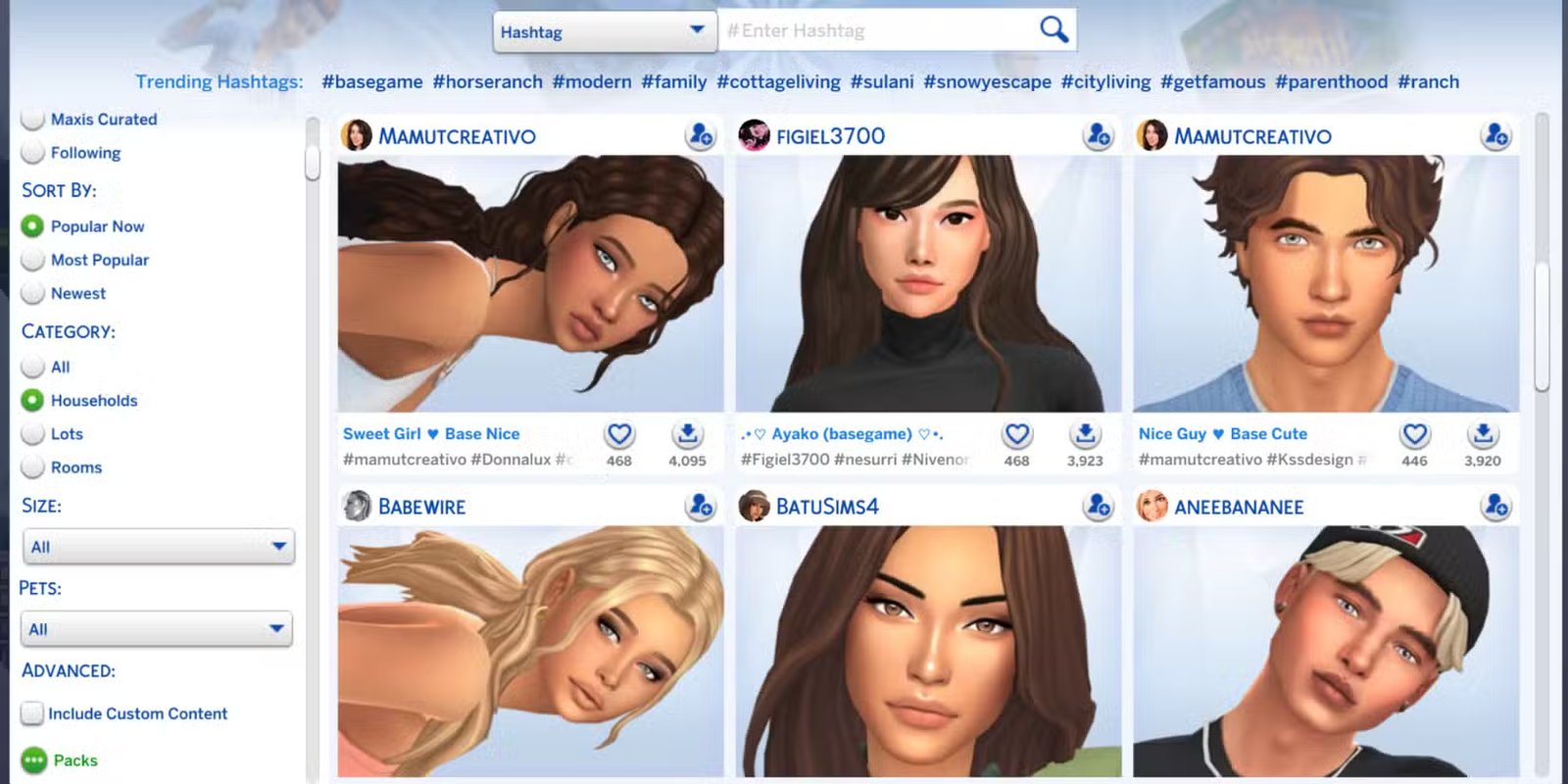Follow creator AneeBananee
Viewport: 1568px width, 784px height.
click(1495, 507)
